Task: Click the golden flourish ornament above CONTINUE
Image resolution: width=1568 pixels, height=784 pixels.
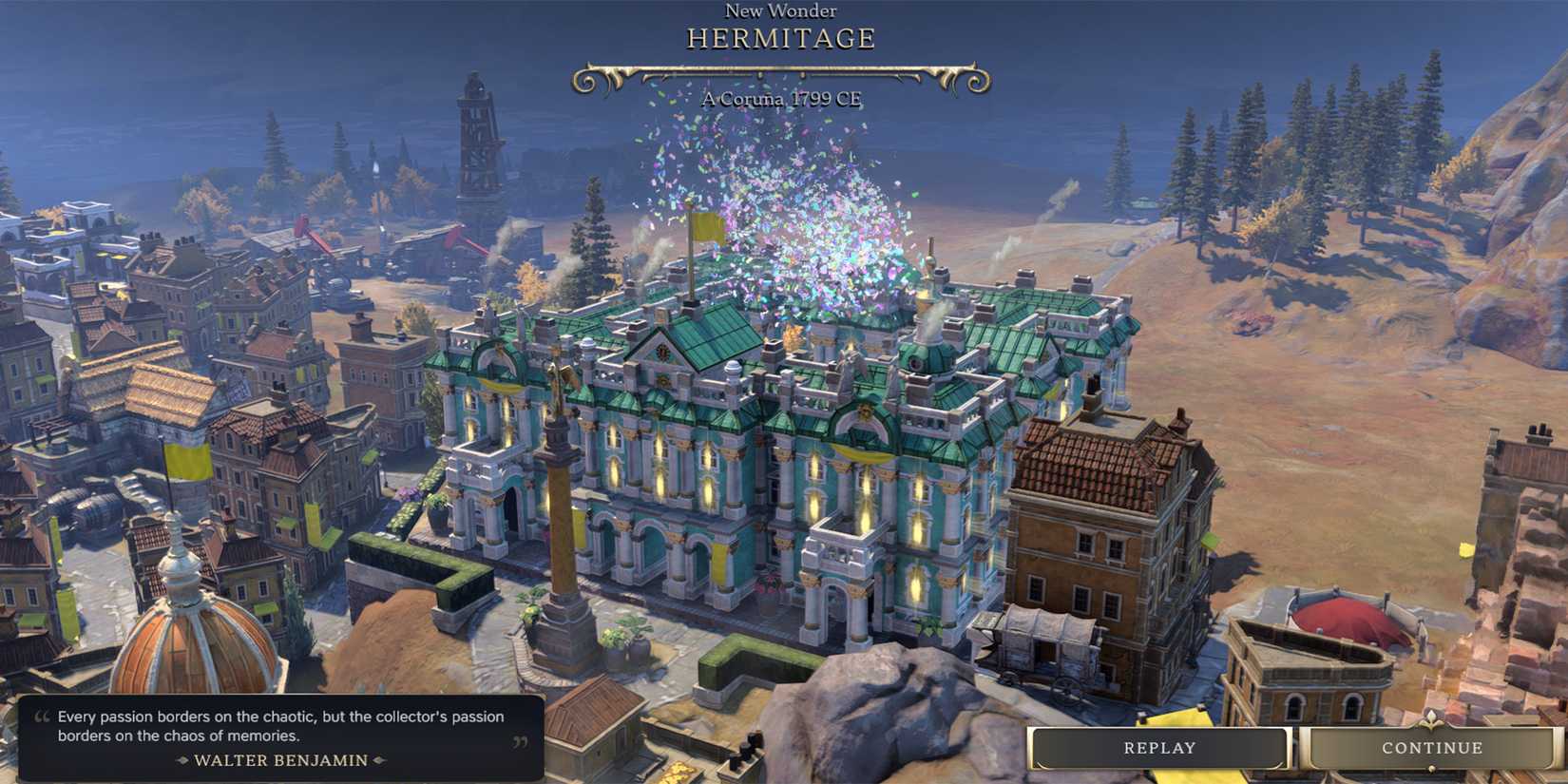Action: (1432, 718)
